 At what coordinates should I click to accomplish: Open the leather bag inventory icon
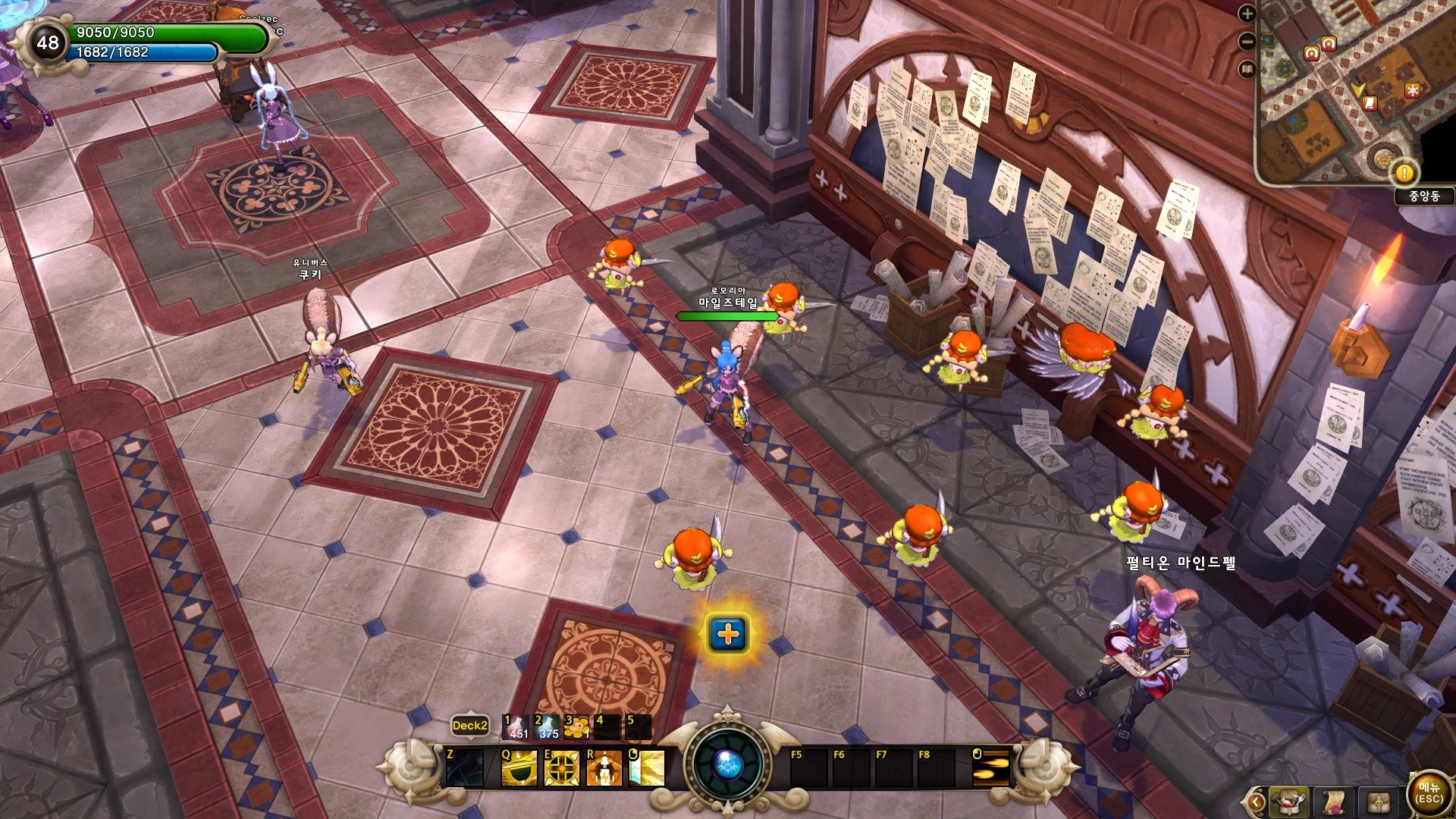coord(1379,802)
